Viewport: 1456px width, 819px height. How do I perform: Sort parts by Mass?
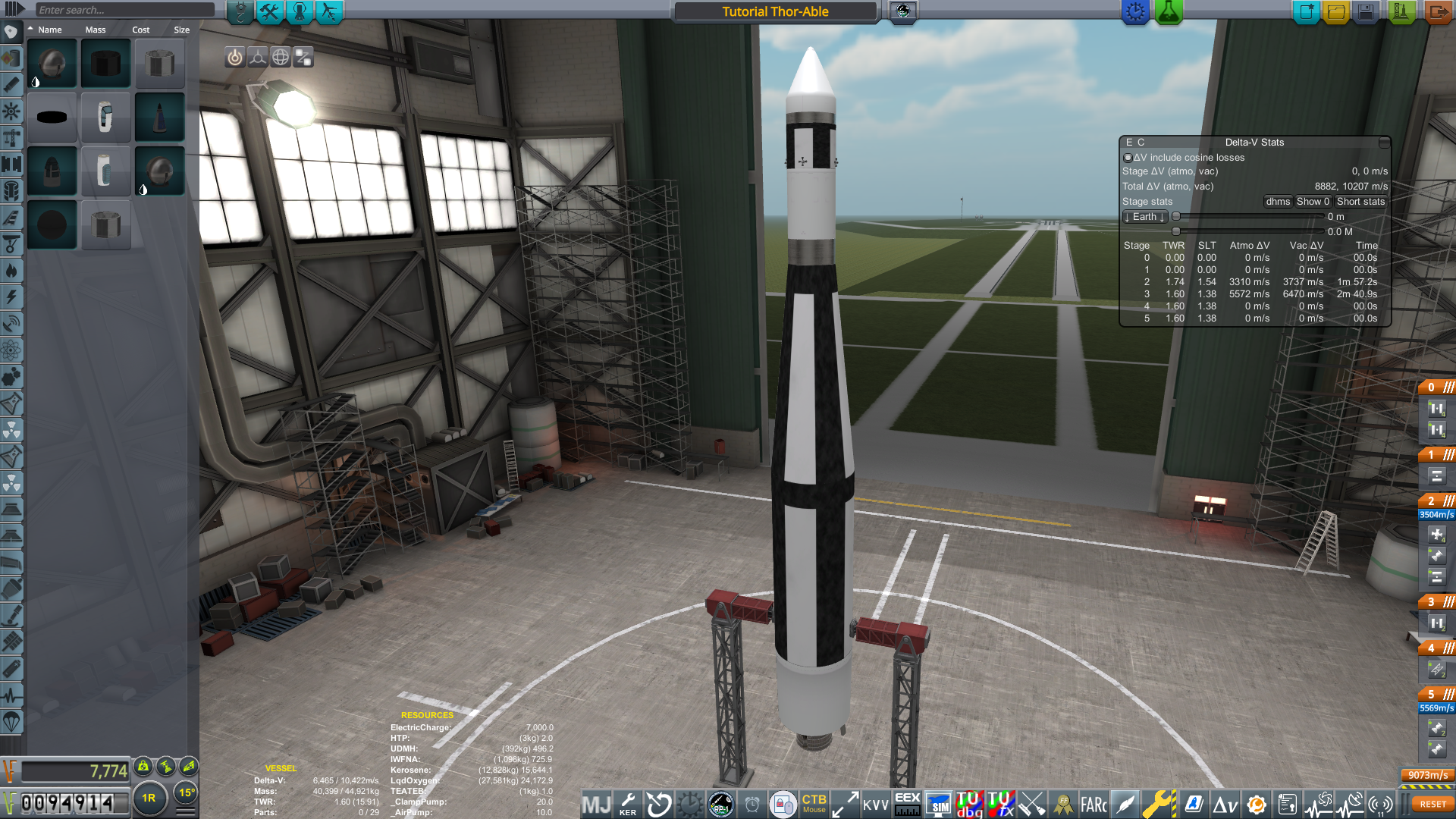point(96,30)
